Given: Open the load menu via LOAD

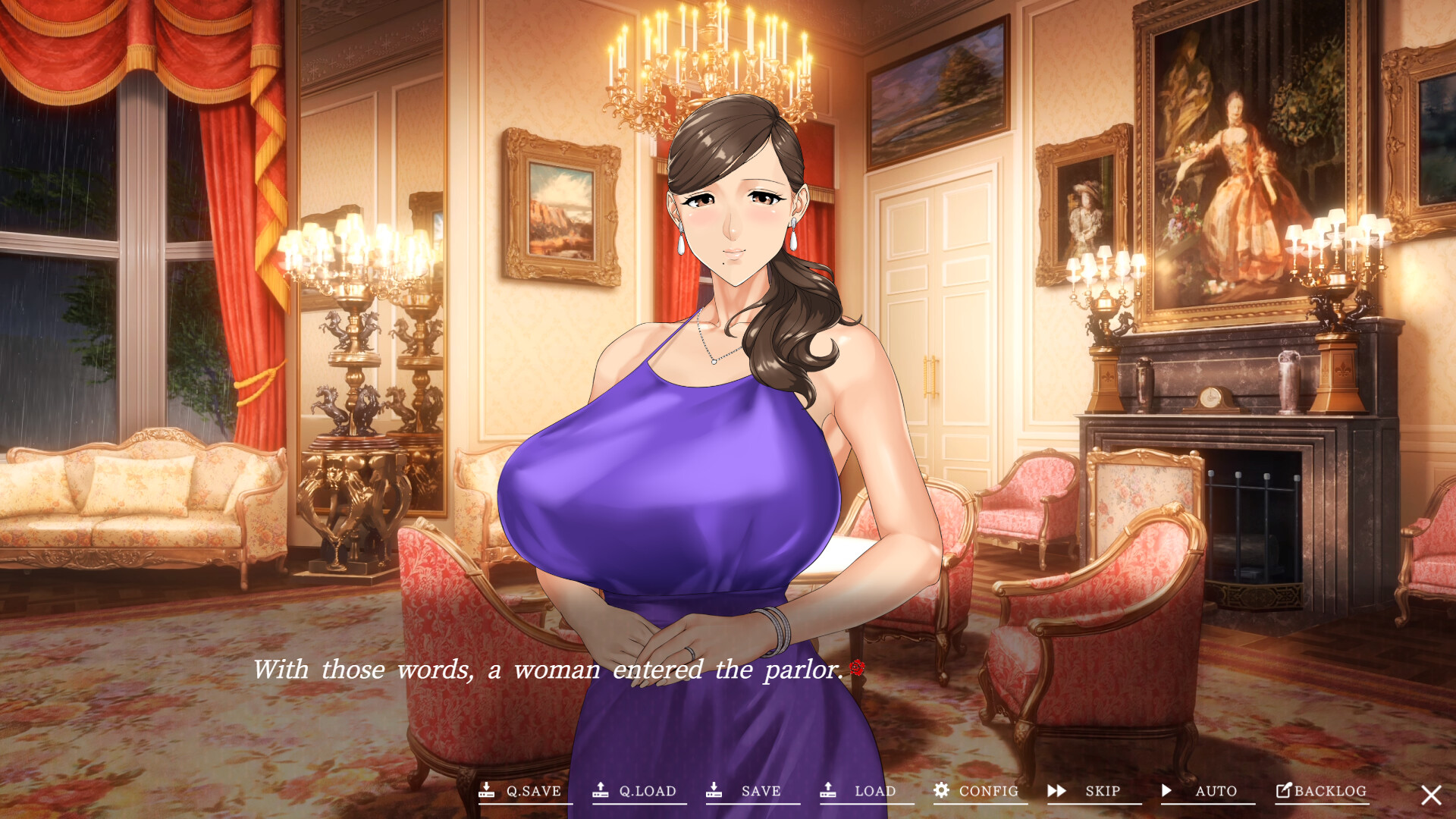Looking at the screenshot, I should [874, 791].
